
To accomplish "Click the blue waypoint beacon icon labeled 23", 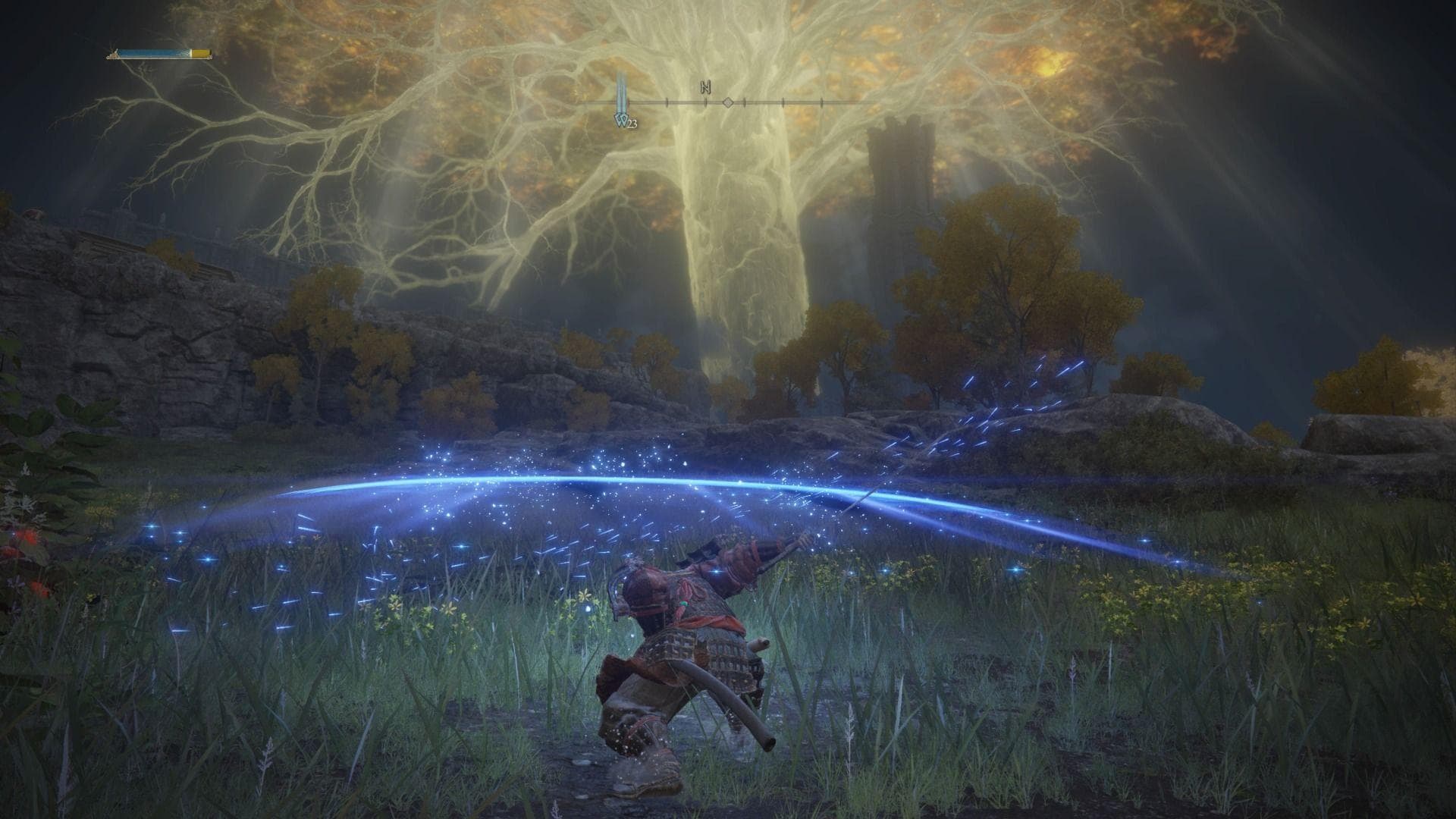I will click(620, 115).
